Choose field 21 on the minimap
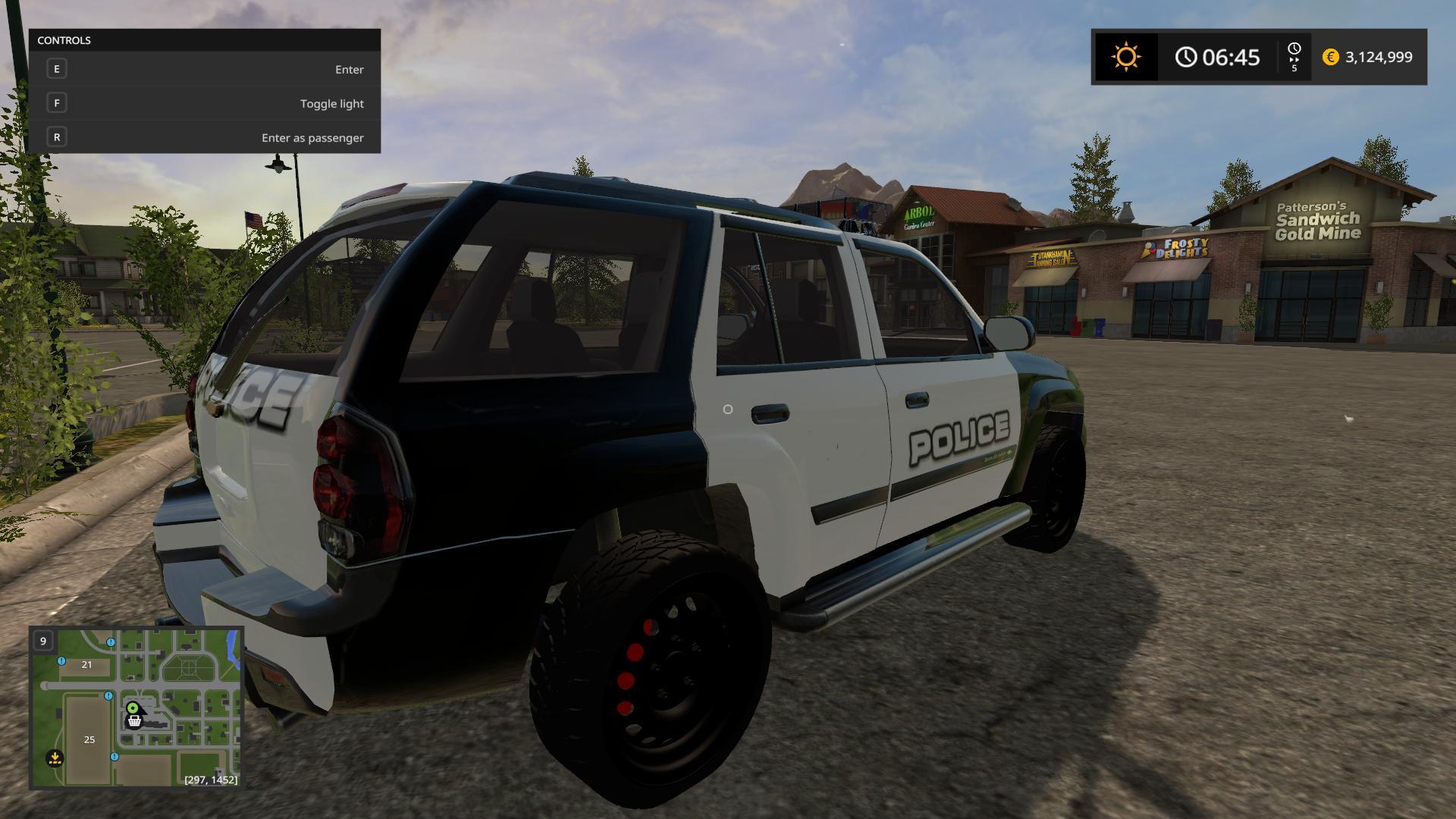Screen dimensions: 1456x819 point(86,664)
